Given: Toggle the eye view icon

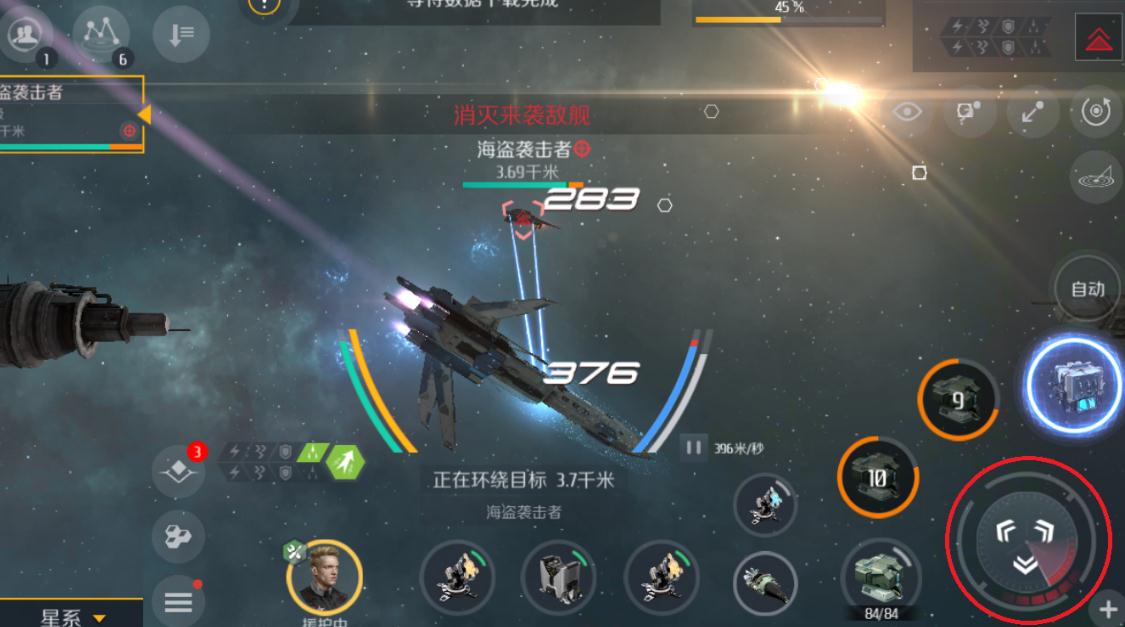Looking at the screenshot, I should tap(907, 112).
